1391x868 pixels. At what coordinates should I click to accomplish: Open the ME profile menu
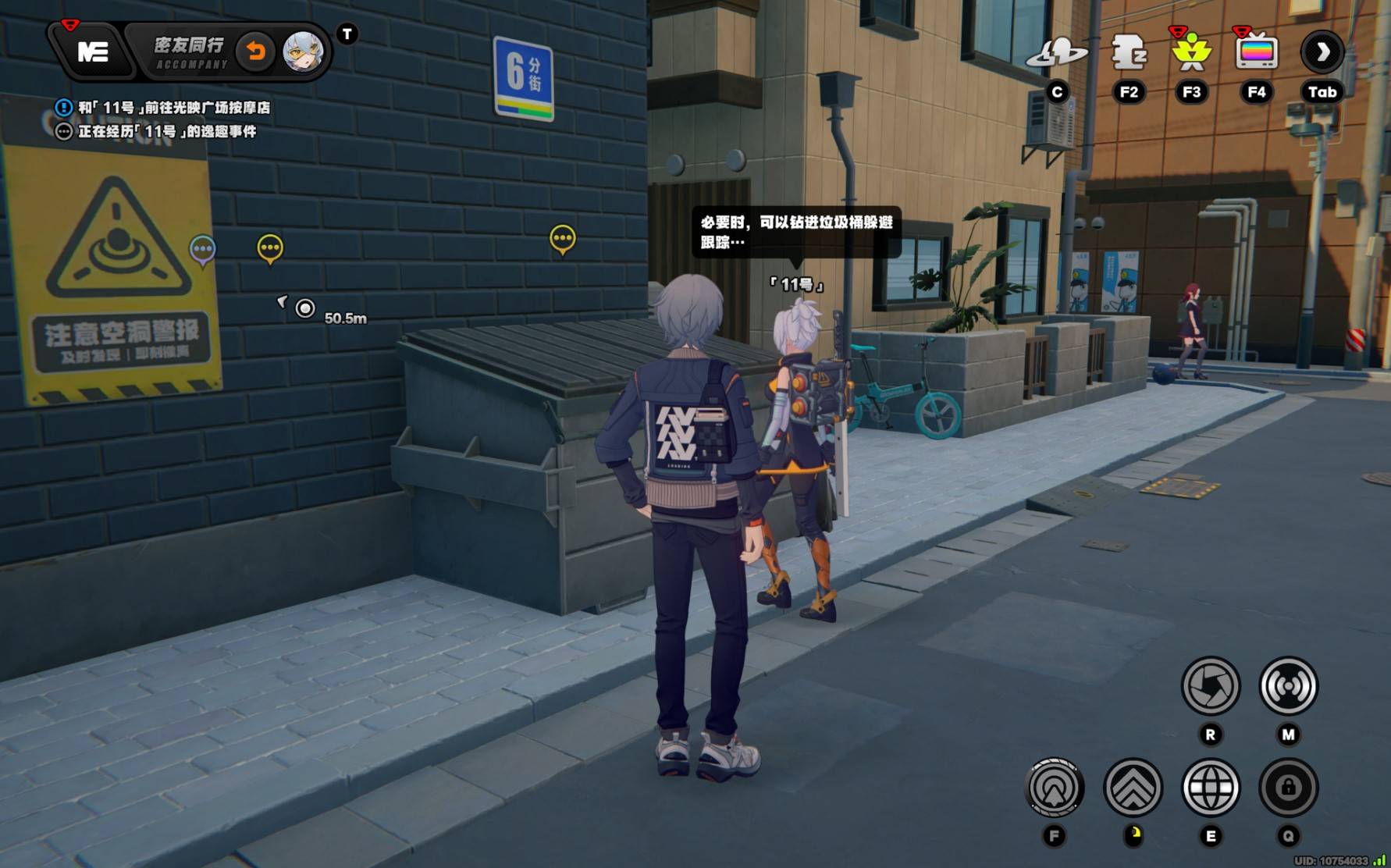(x=92, y=52)
